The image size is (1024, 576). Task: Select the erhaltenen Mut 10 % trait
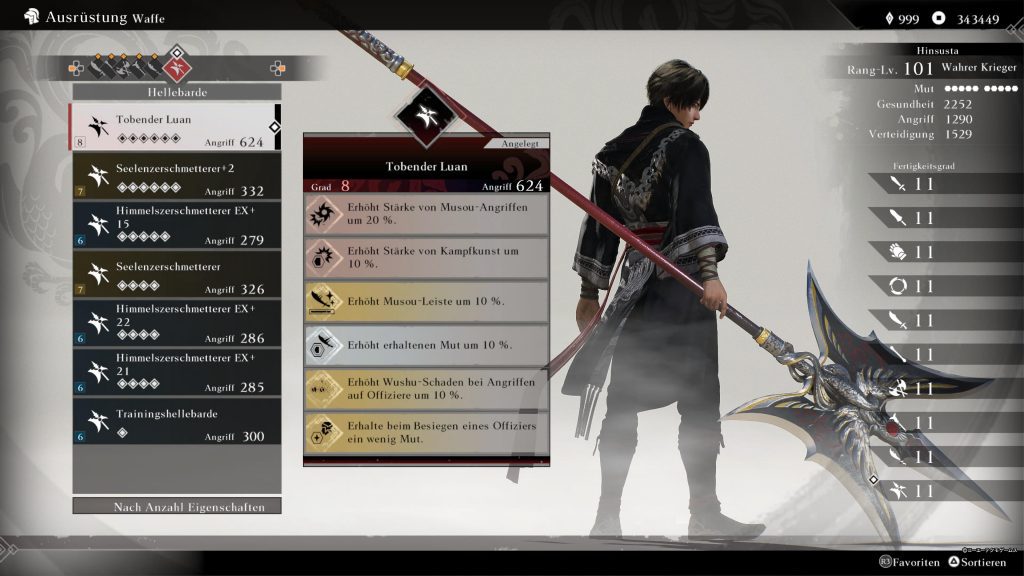coord(426,345)
